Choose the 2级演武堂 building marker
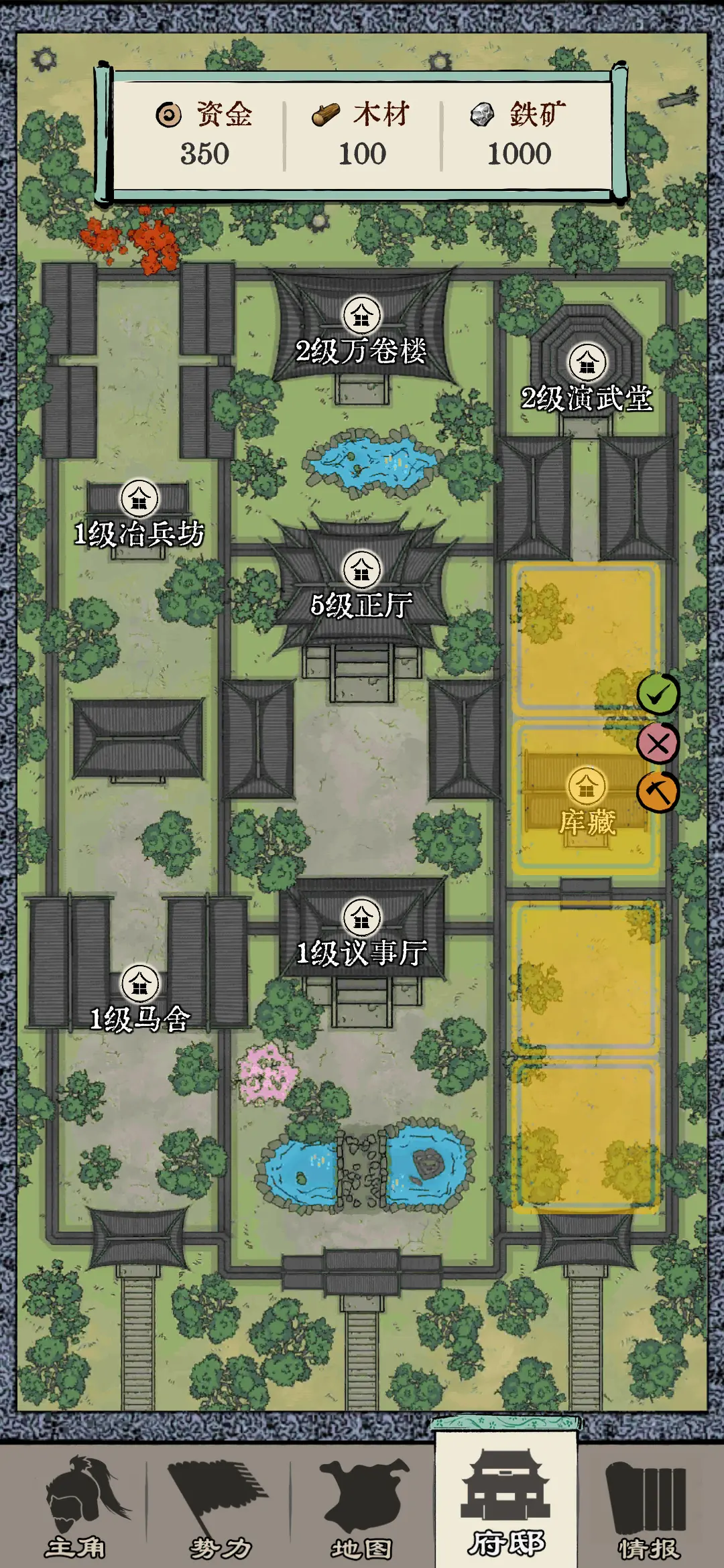Image resolution: width=724 pixels, height=1568 pixels. (x=587, y=363)
